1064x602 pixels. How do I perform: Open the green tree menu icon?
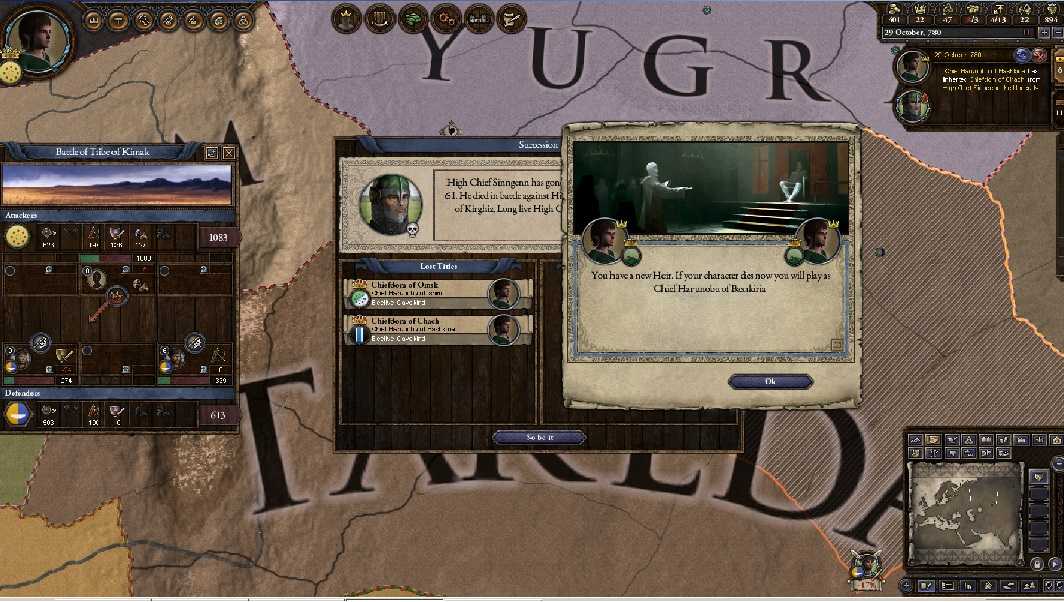pyautogui.click(x=415, y=17)
